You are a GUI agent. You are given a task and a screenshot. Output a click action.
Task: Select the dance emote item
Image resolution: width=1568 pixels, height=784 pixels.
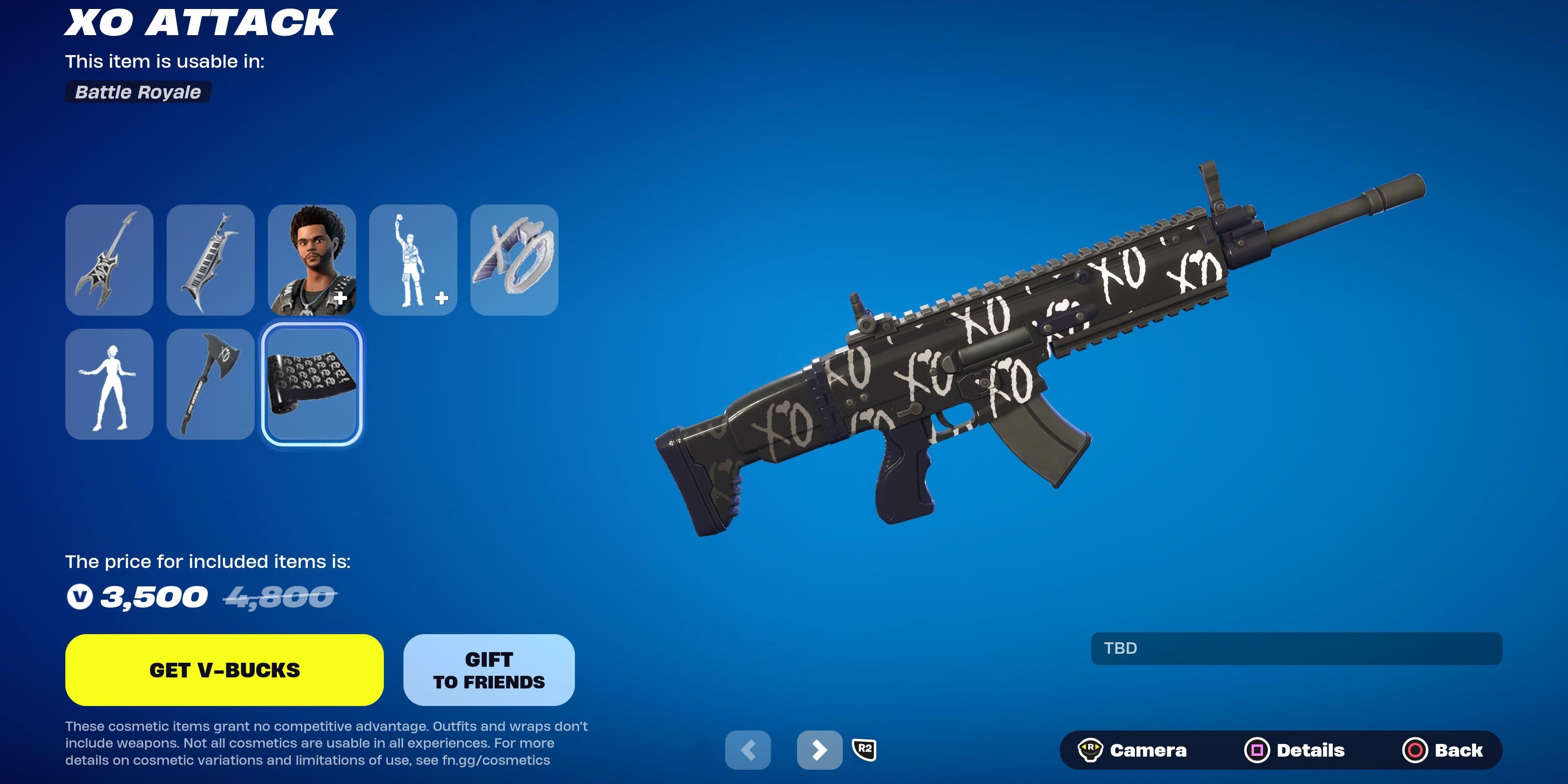[x=108, y=385]
